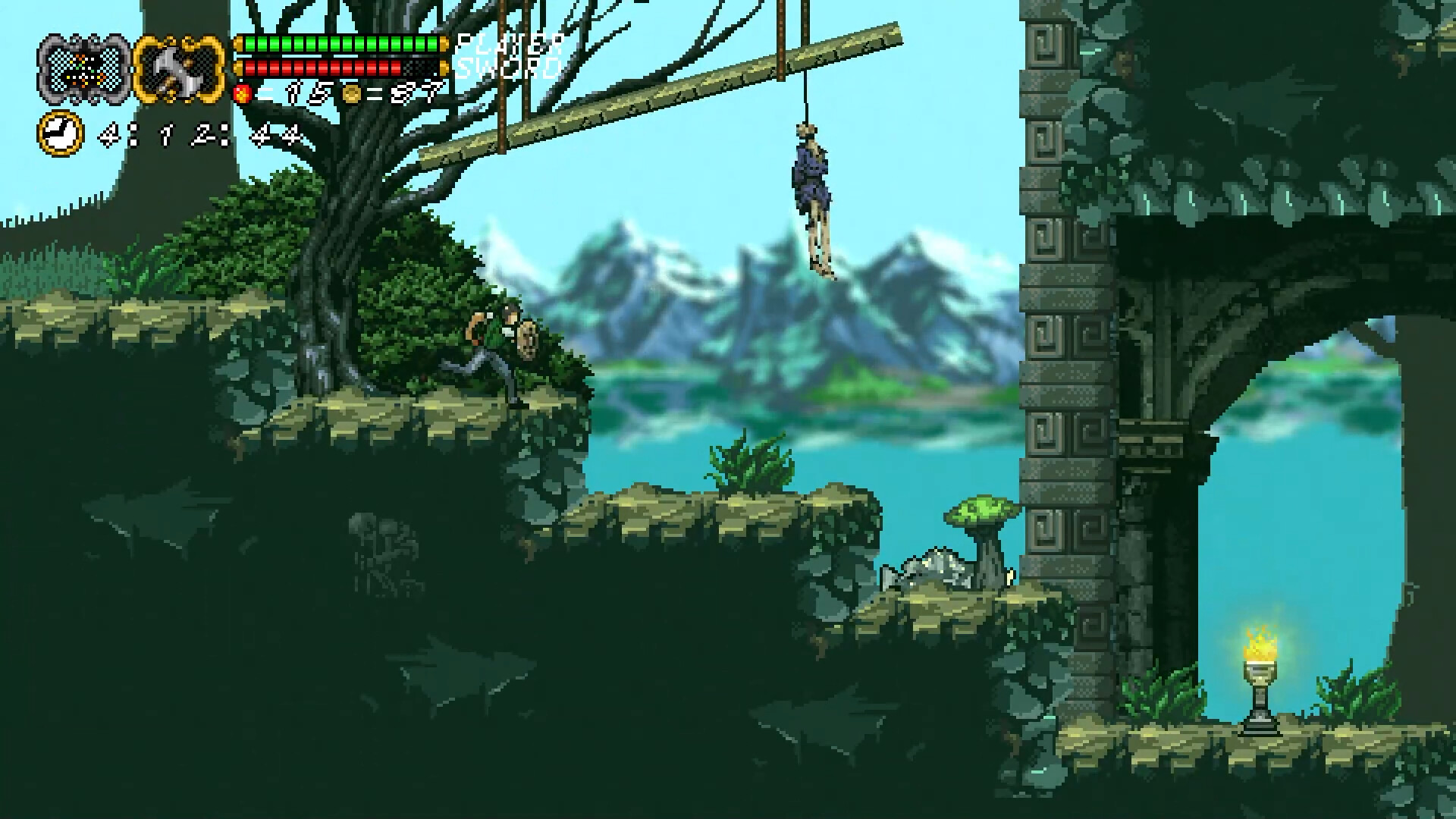Click the gold coin counter icon

coord(351,94)
